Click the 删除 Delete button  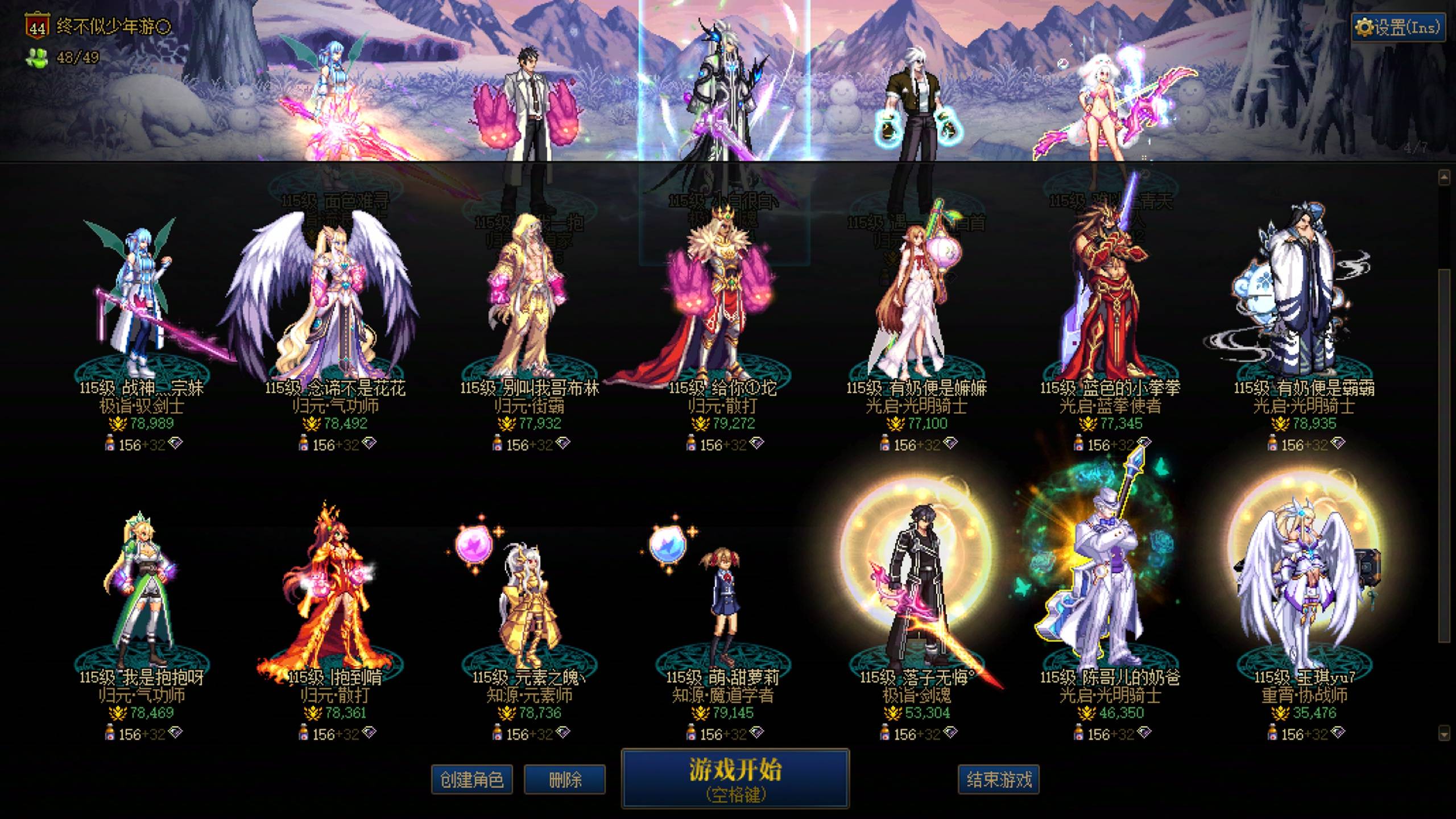click(x=564, y=779)
